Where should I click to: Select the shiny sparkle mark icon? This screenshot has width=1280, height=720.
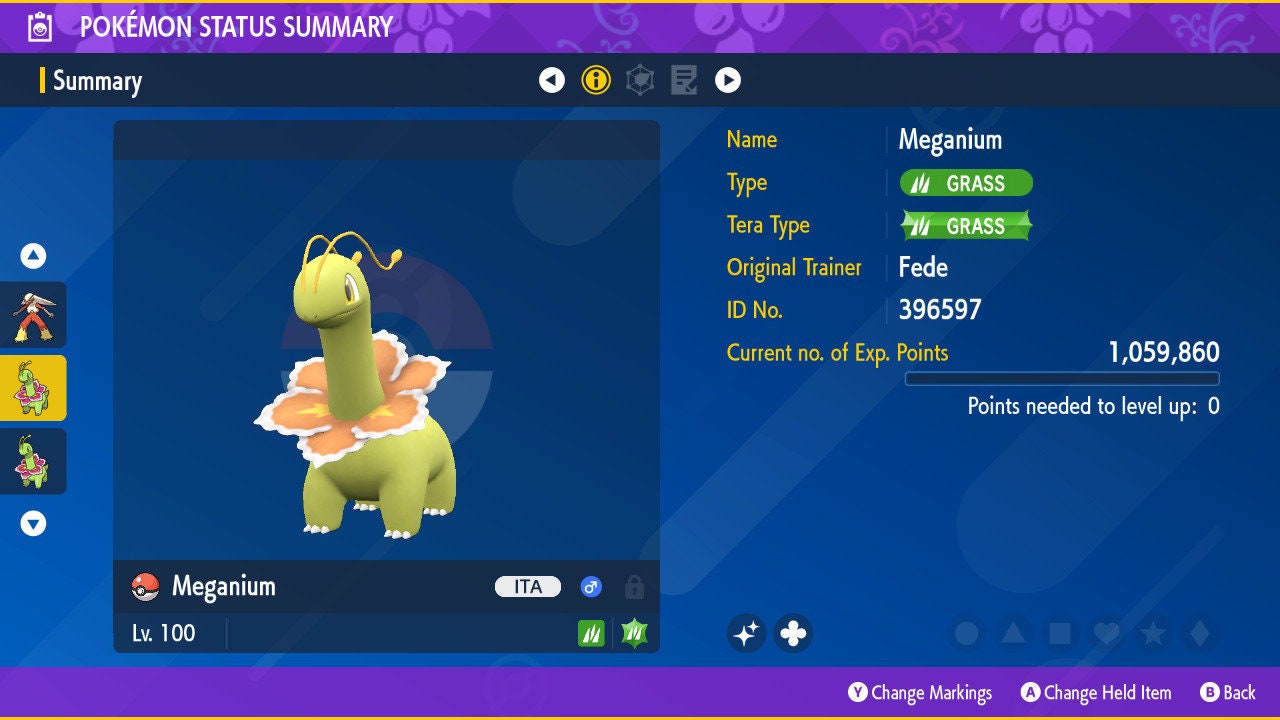746,633
